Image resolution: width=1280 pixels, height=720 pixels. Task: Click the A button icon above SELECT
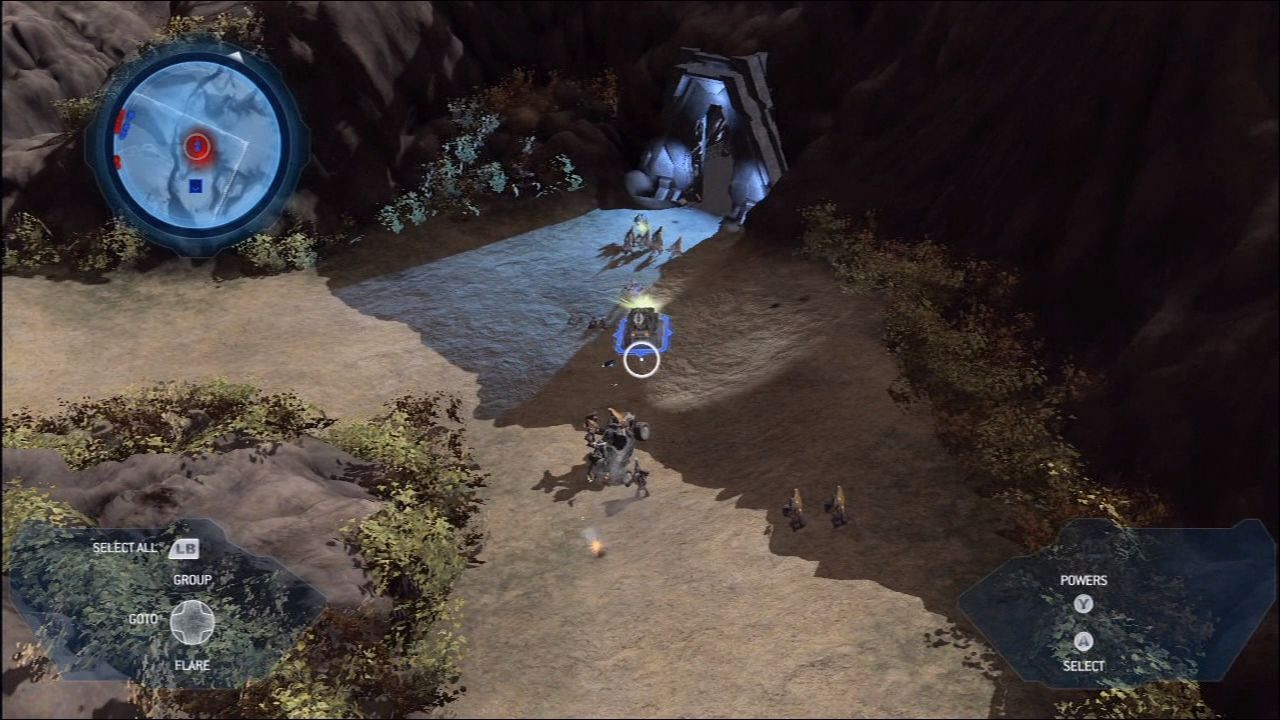(x=1083, y=640)
